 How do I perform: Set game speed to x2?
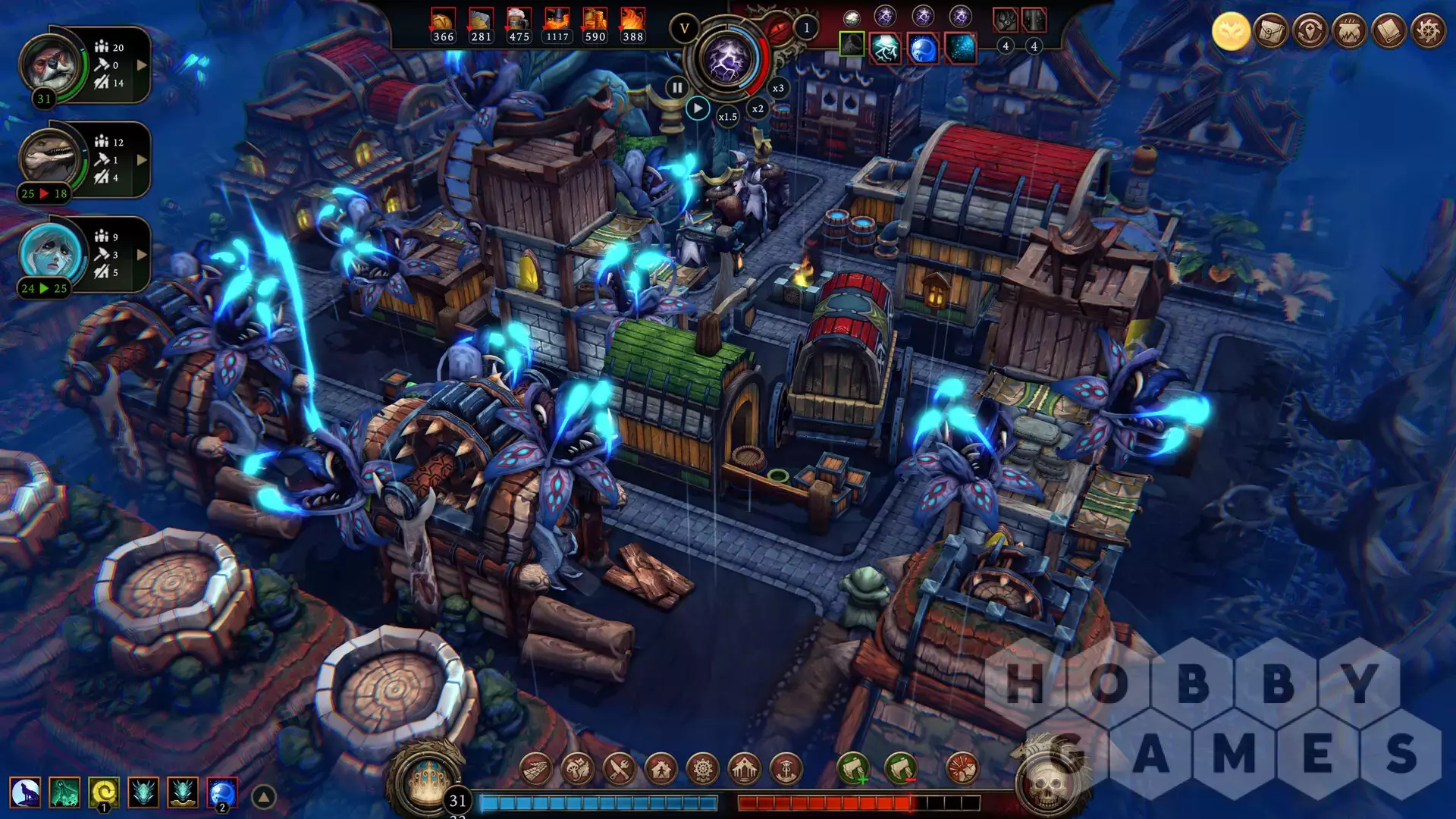pos(758,108)
